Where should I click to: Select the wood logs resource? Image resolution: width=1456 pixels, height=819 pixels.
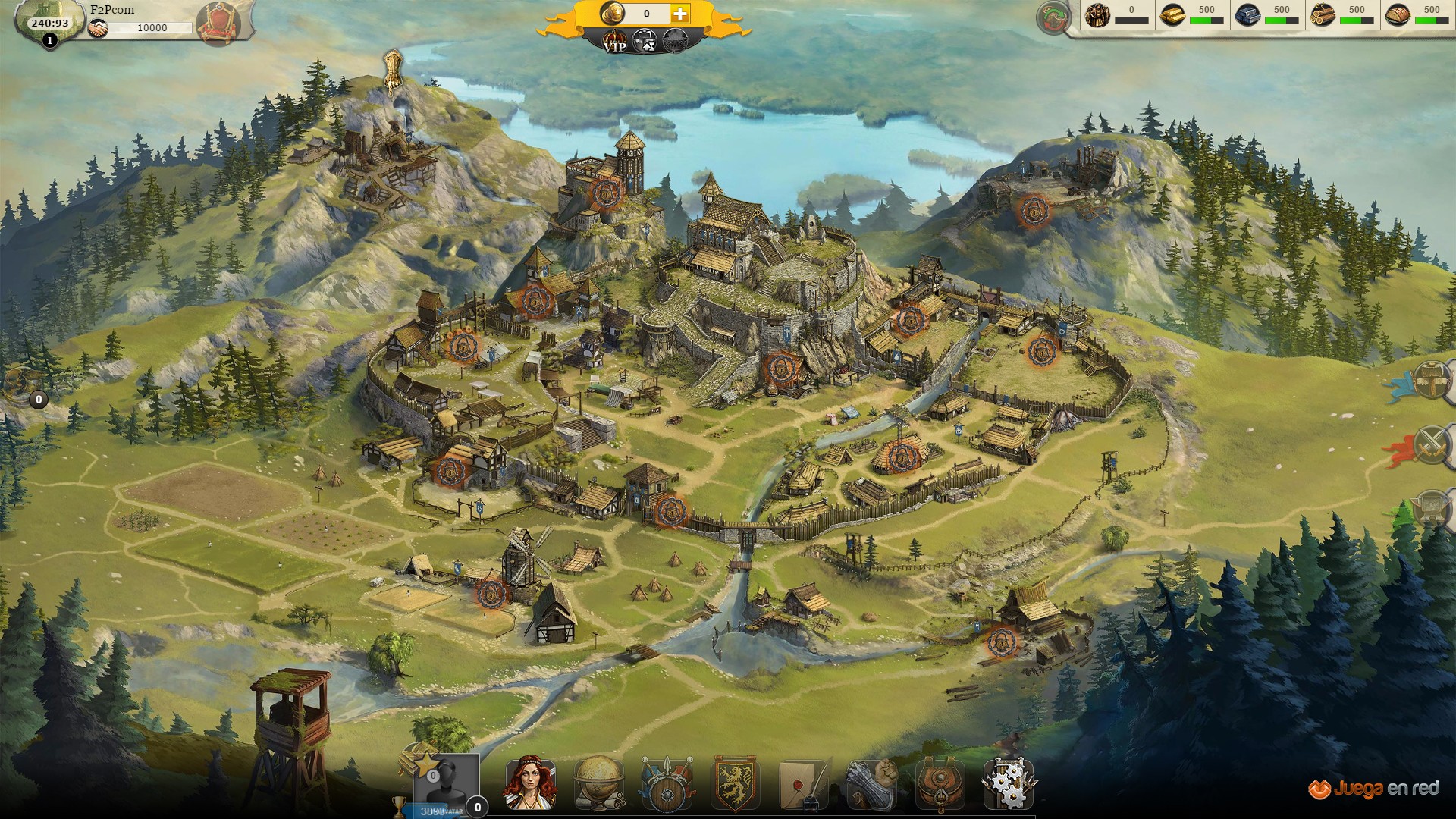(x=1323, y=15)
